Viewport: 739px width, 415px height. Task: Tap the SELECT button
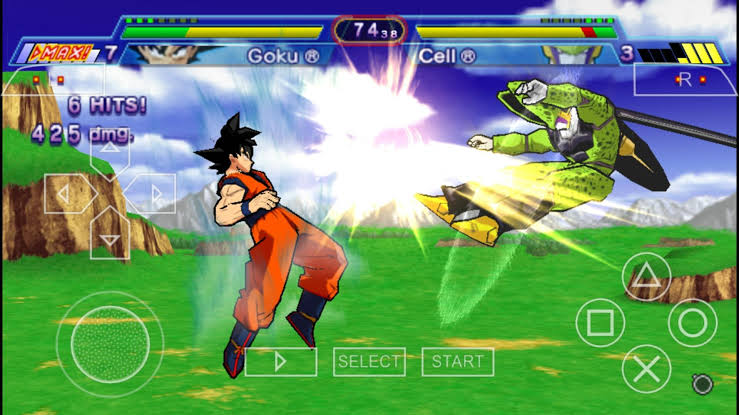[369, 361]
